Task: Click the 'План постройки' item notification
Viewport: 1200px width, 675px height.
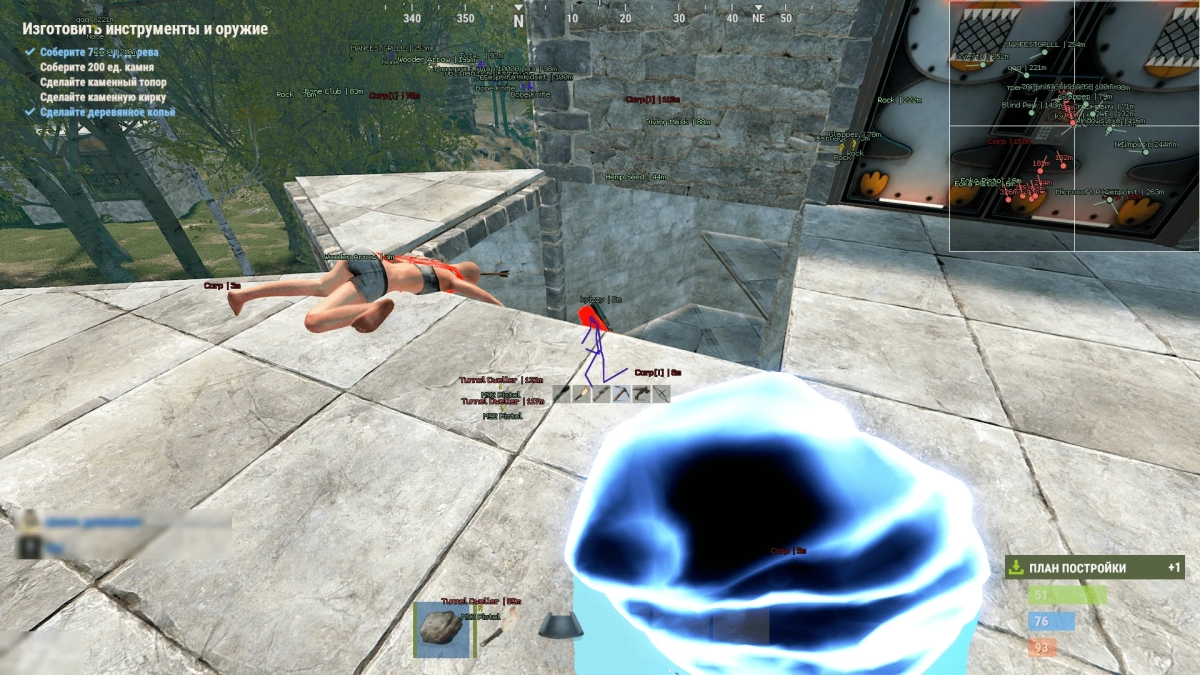Action: [1094, 568]
